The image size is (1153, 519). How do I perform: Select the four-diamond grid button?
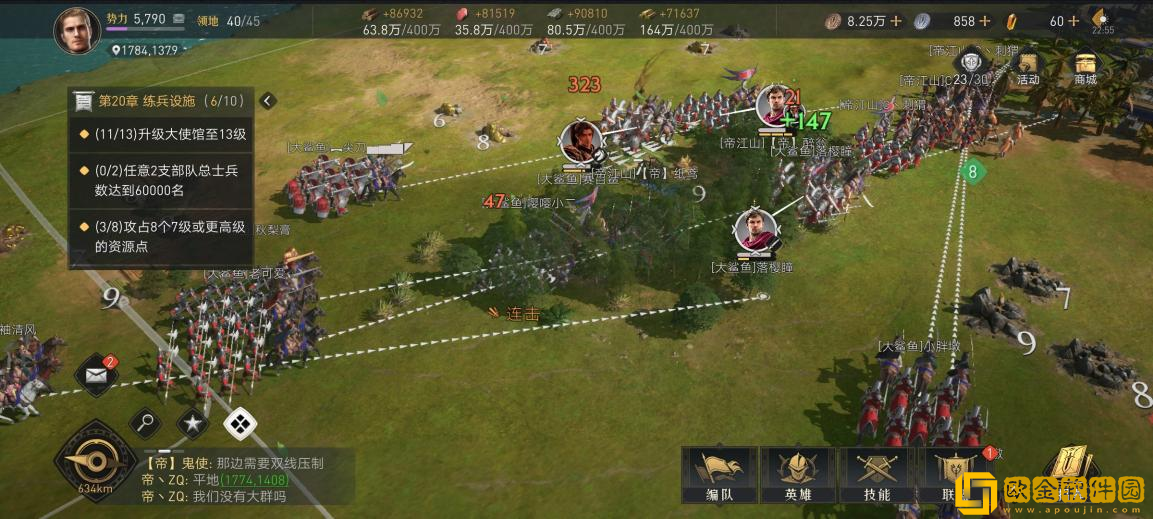click(x=240, y=424)
